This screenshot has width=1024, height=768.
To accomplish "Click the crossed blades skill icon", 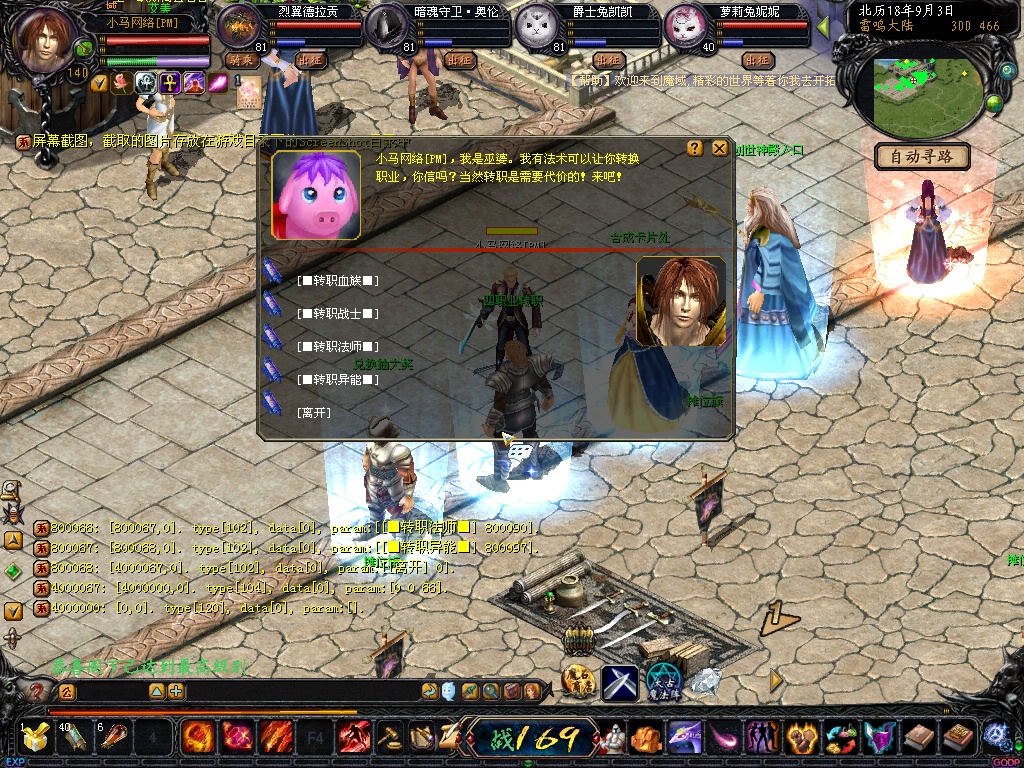I will 620,682.
